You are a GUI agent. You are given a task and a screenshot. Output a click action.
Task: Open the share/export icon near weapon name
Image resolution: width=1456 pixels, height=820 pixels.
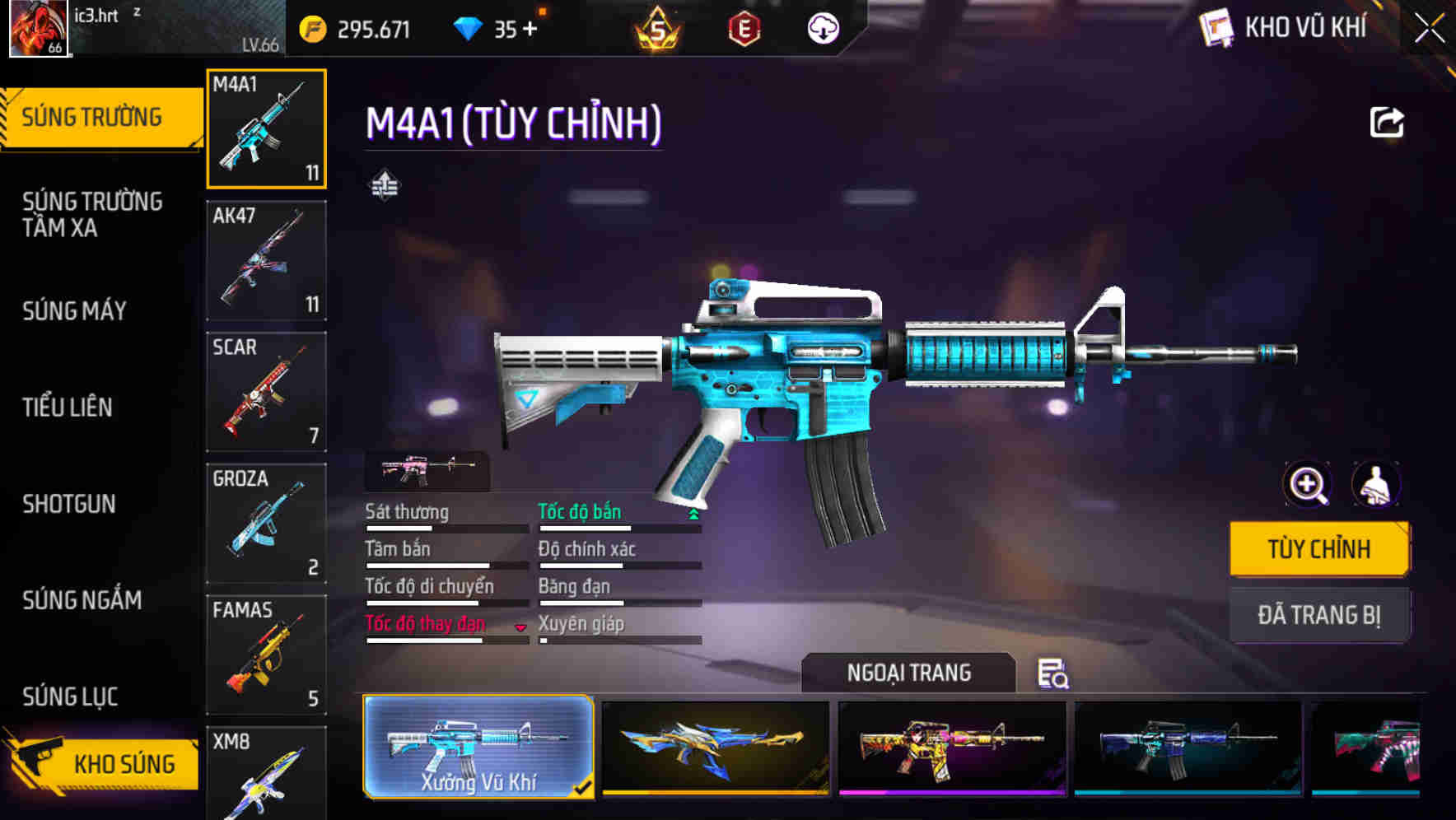[x=1388, y=122]
